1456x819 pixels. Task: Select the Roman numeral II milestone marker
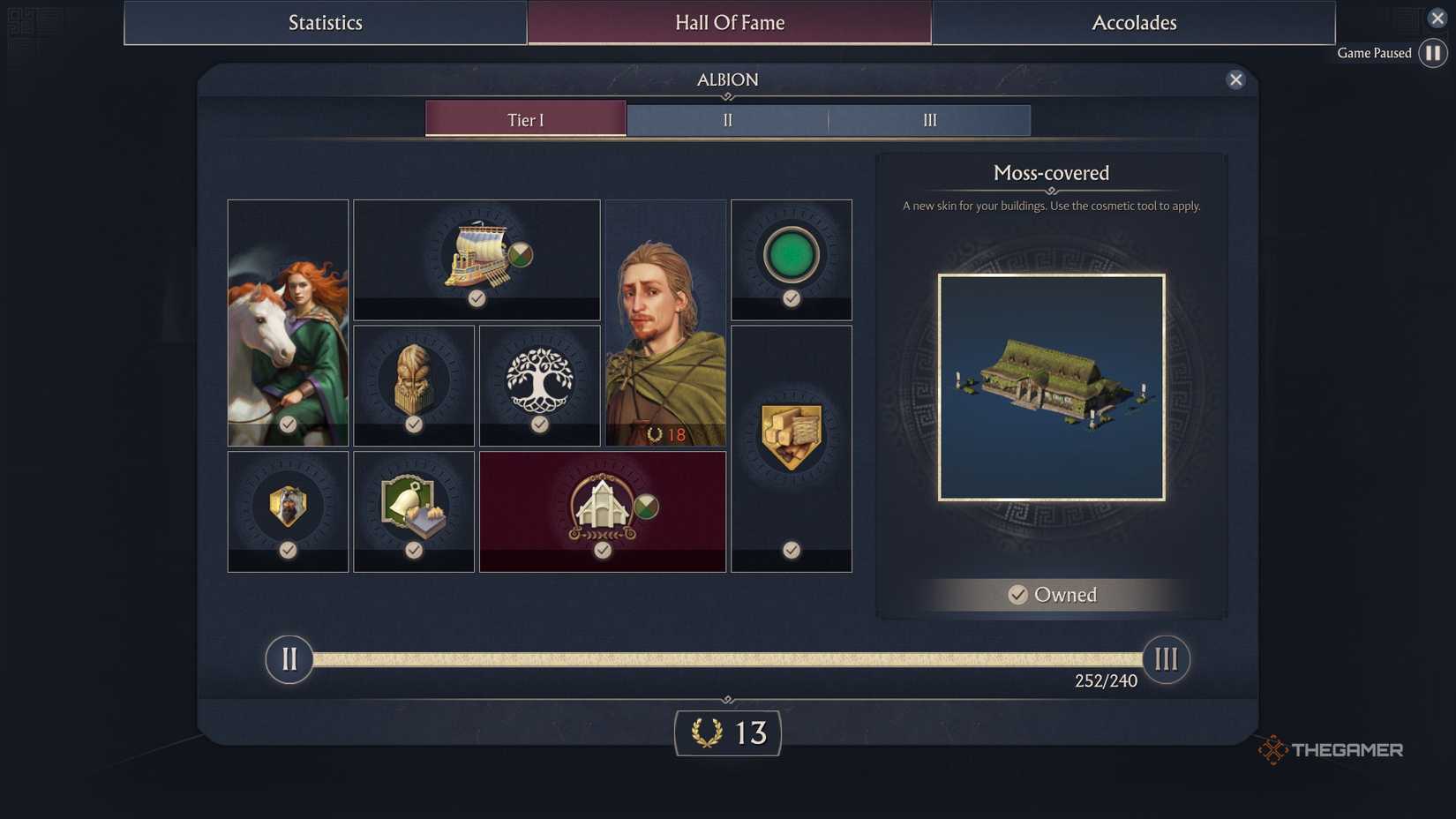pyautogui.click(x=289, y=658)
